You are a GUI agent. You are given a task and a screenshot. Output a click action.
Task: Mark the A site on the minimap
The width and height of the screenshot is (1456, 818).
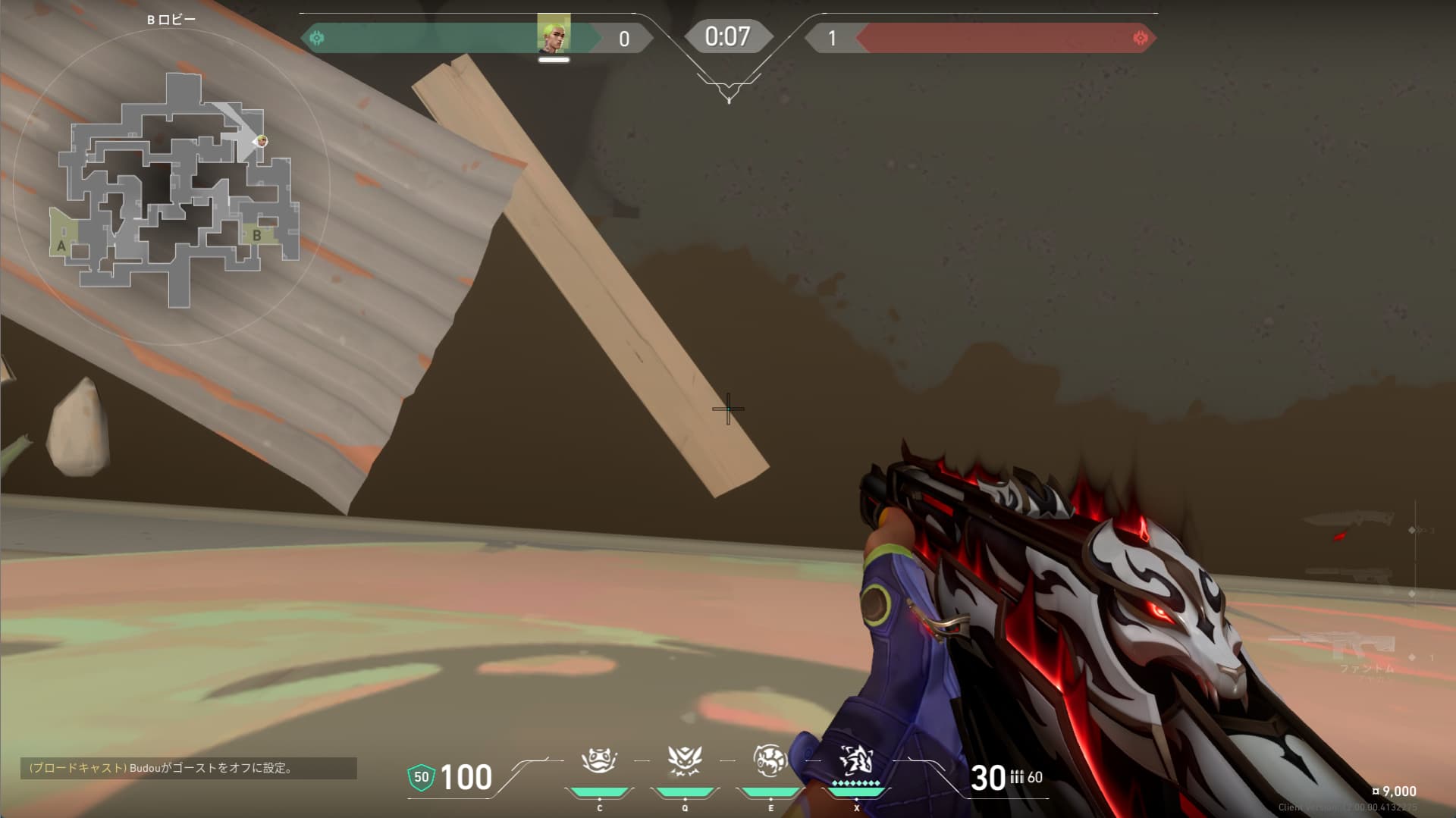62,245
